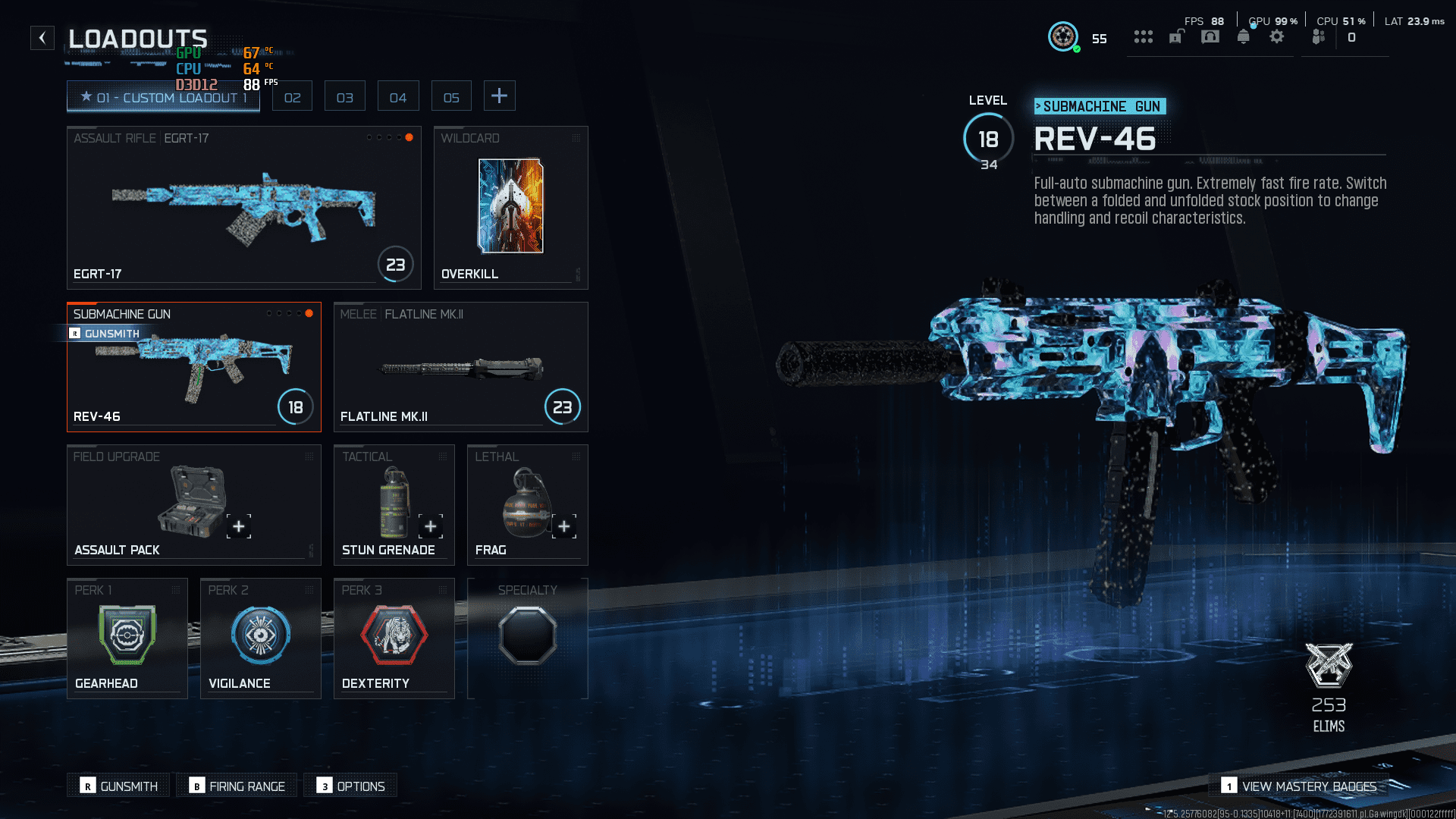Viewport: 1456px width, 819px height.
Task: Select the Flatline Mk.II melee slot
Action: (460, 367)
